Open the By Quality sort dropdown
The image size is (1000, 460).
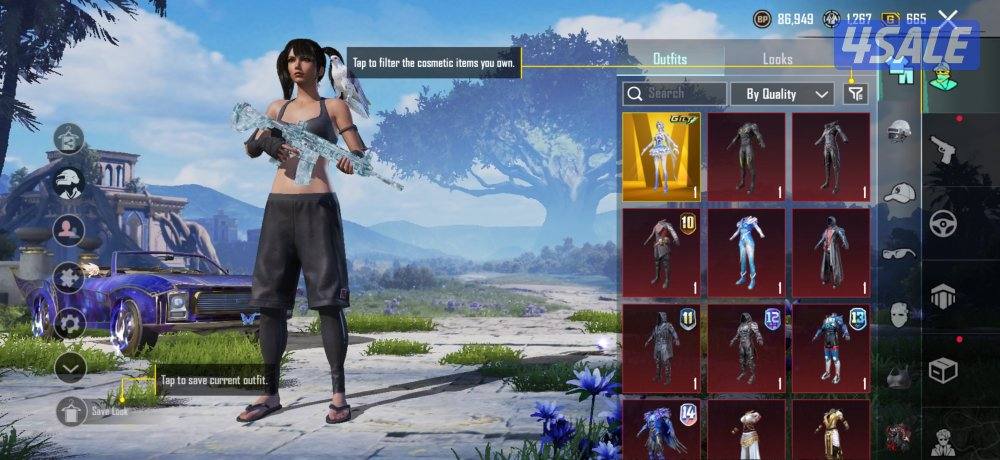coord(787,94)
